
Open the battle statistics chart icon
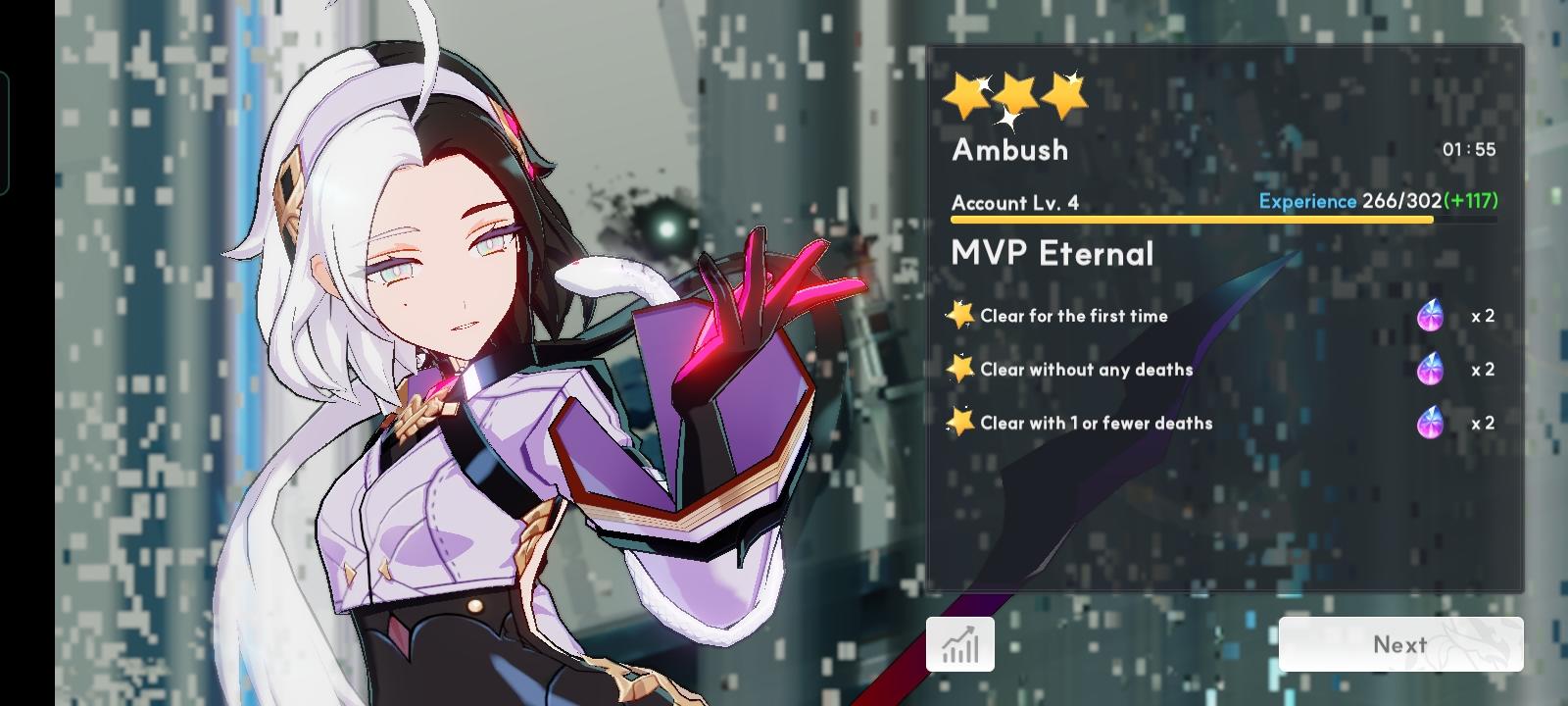click(960, 643)
